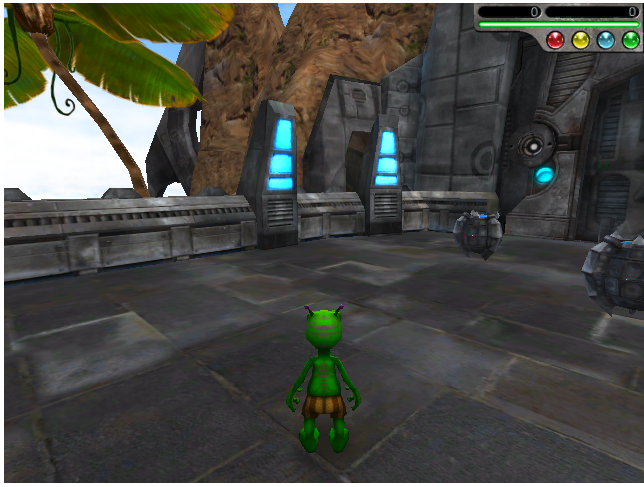Click the green orb in the HUD
This screenshot has width=644, height=487.
630,40
